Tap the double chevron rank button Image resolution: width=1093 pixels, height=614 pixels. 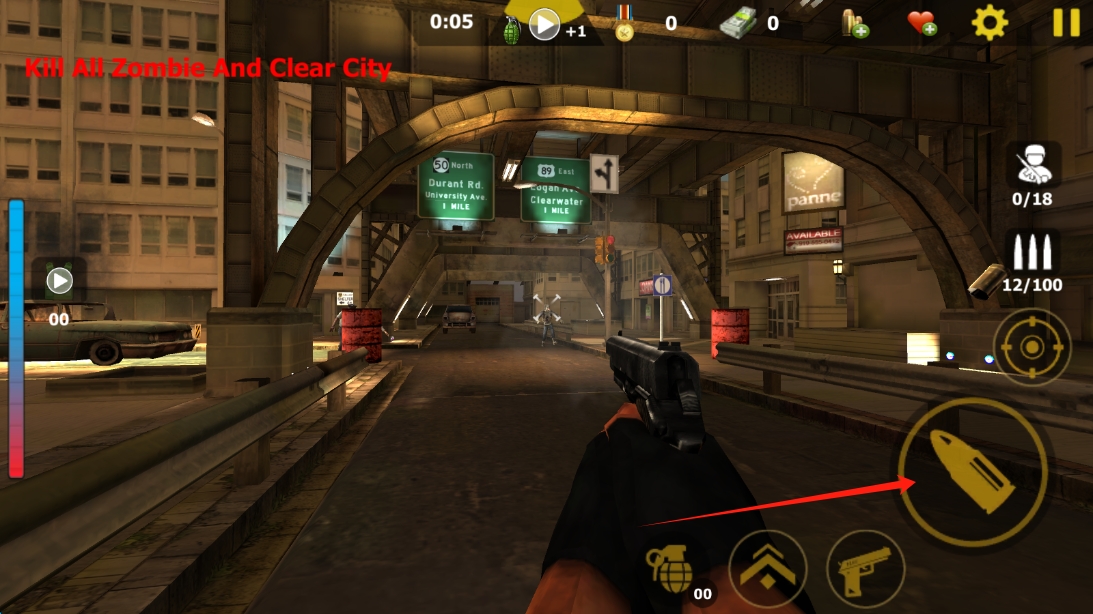click(x=767, y=570)
